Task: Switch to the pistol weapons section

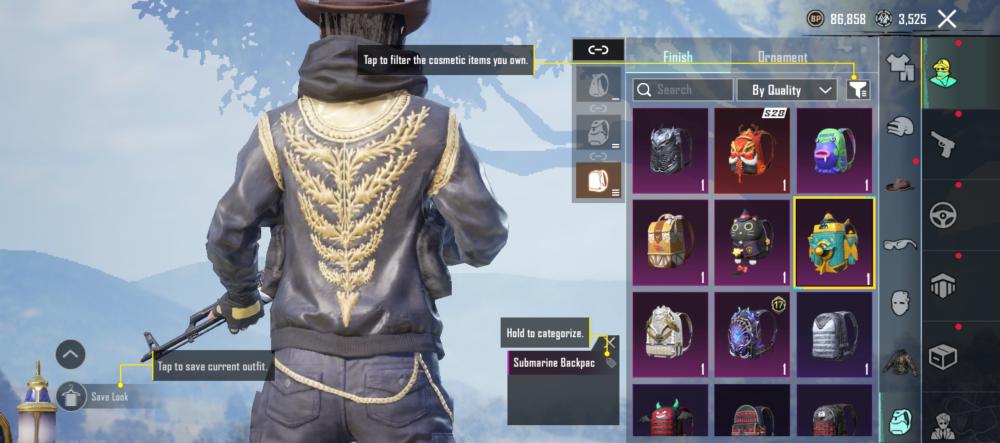Action: (x=943, y=143)
